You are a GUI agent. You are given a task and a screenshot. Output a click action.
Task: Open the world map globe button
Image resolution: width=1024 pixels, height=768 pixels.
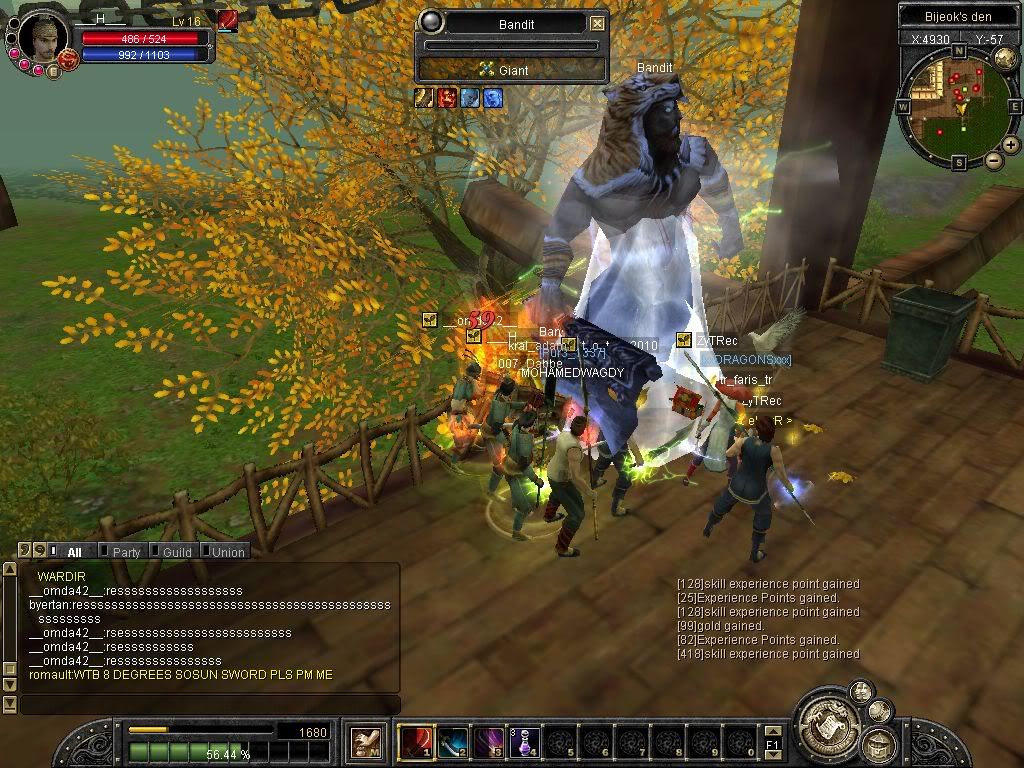[x=1005, y=59]
